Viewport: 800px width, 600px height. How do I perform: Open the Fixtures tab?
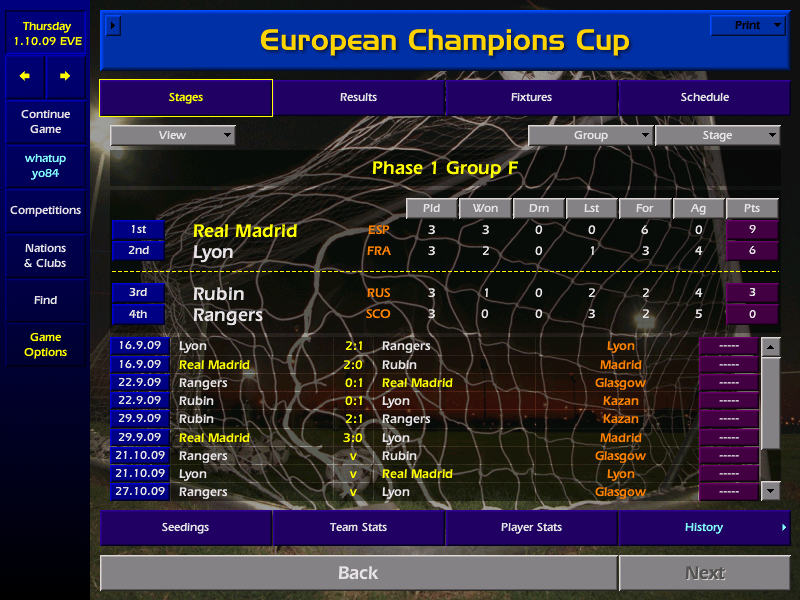click(531, 97)
